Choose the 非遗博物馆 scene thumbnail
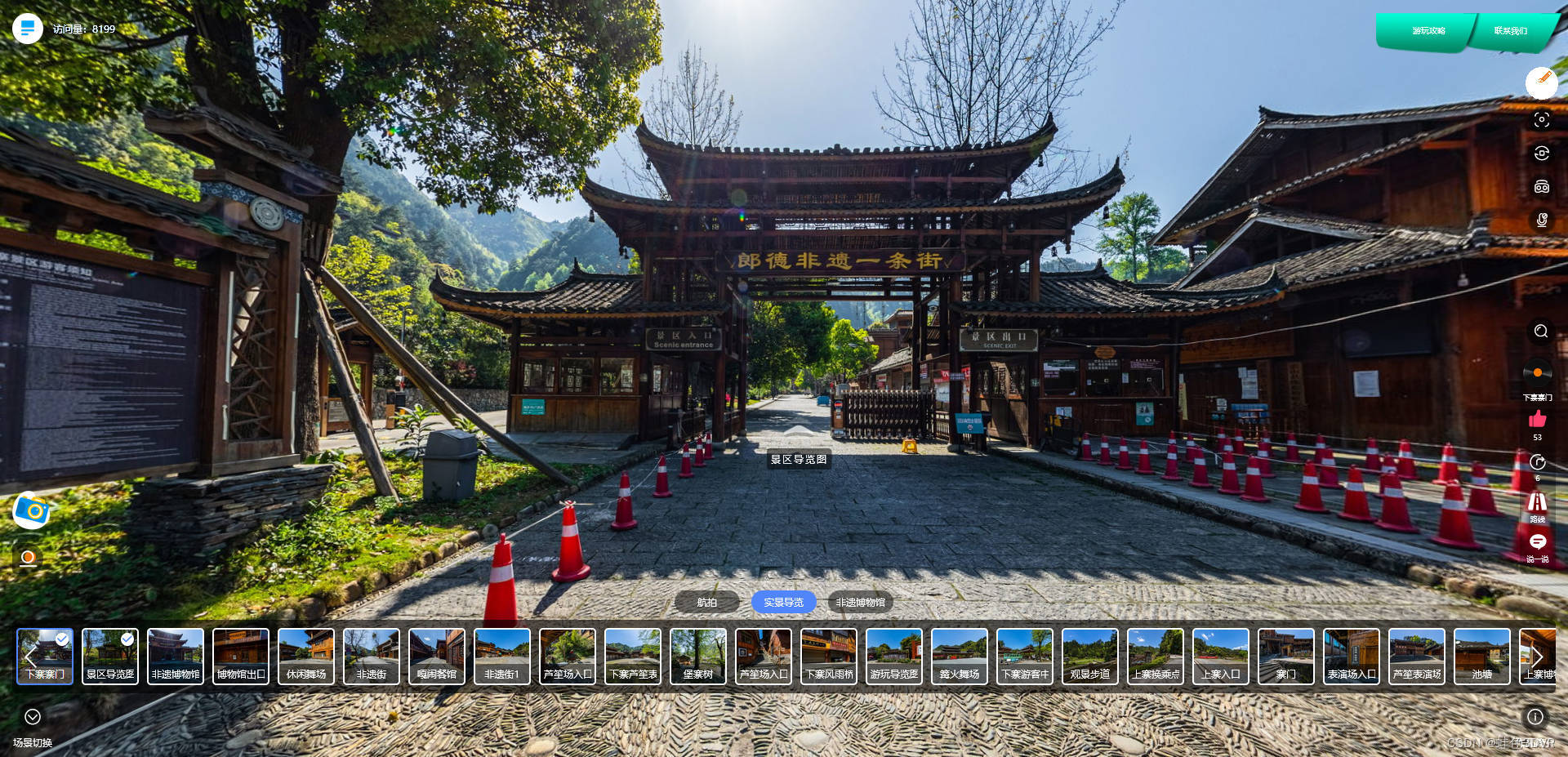The image size is (1568, 757). tap(176, 656)
